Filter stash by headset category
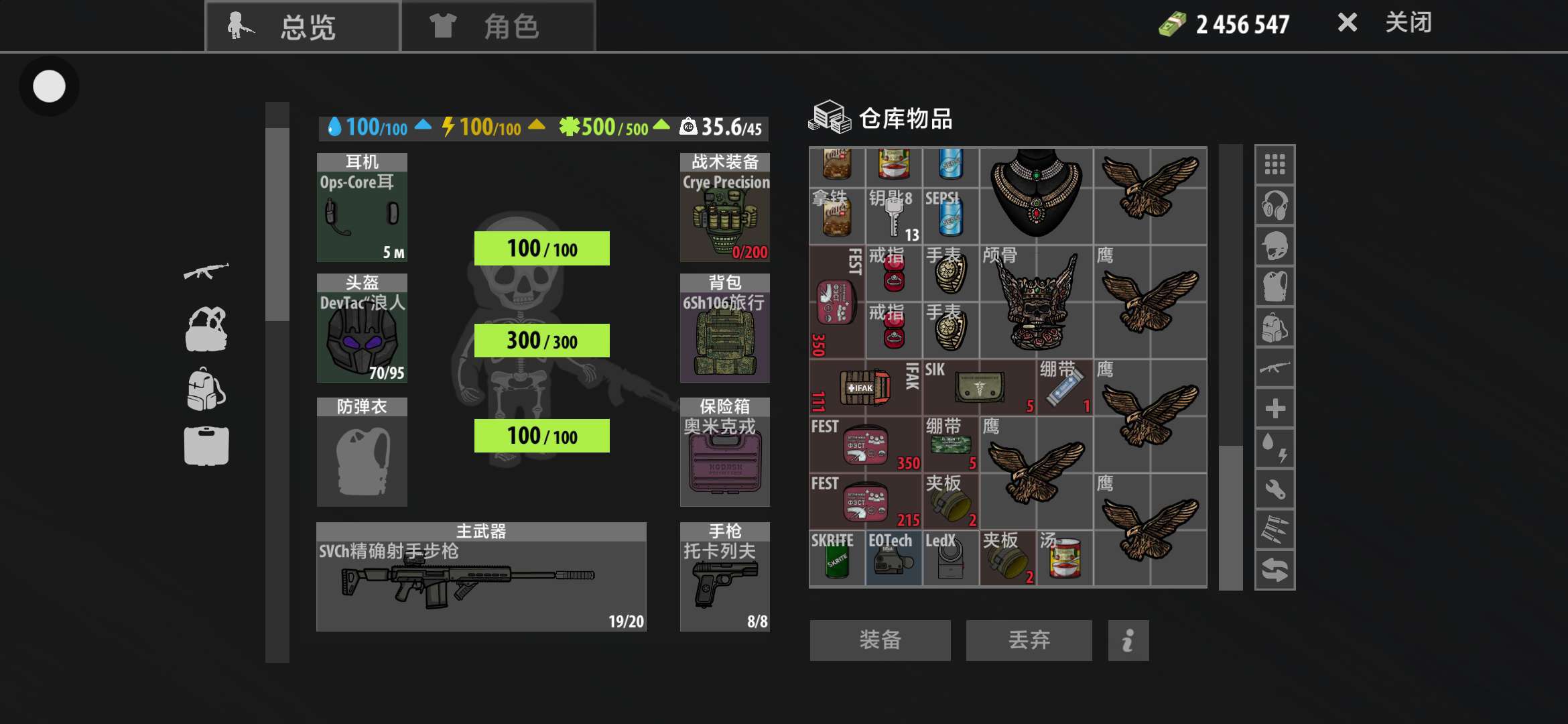This screenshot has width=1568, height=724. (x=1275, y=205)
